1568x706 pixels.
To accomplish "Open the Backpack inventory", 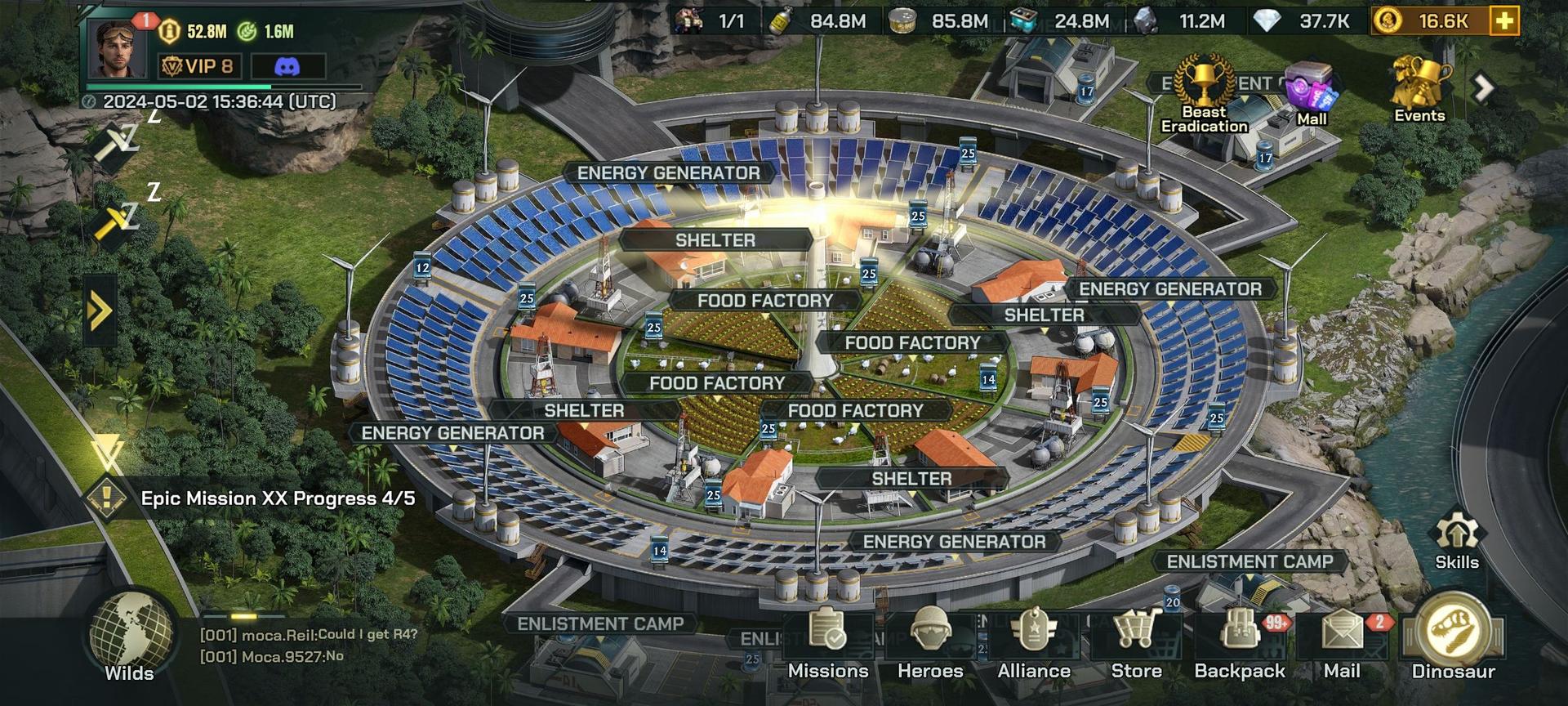I will coord(1239,642).
